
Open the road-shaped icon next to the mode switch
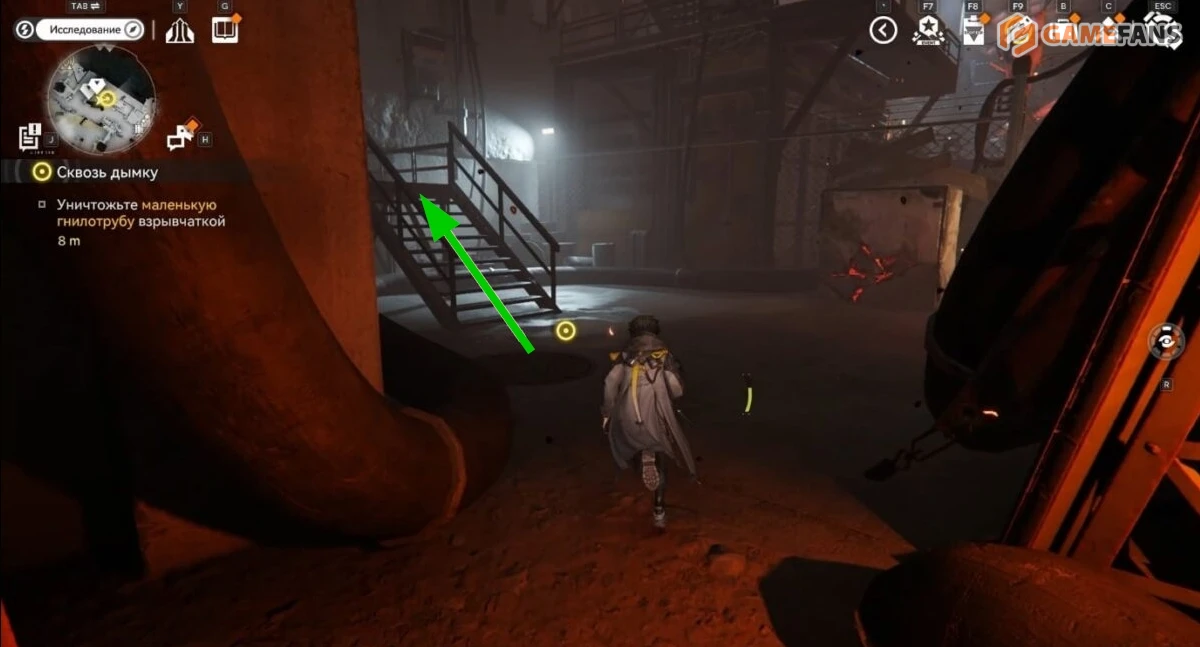click(x=180, y=31)
